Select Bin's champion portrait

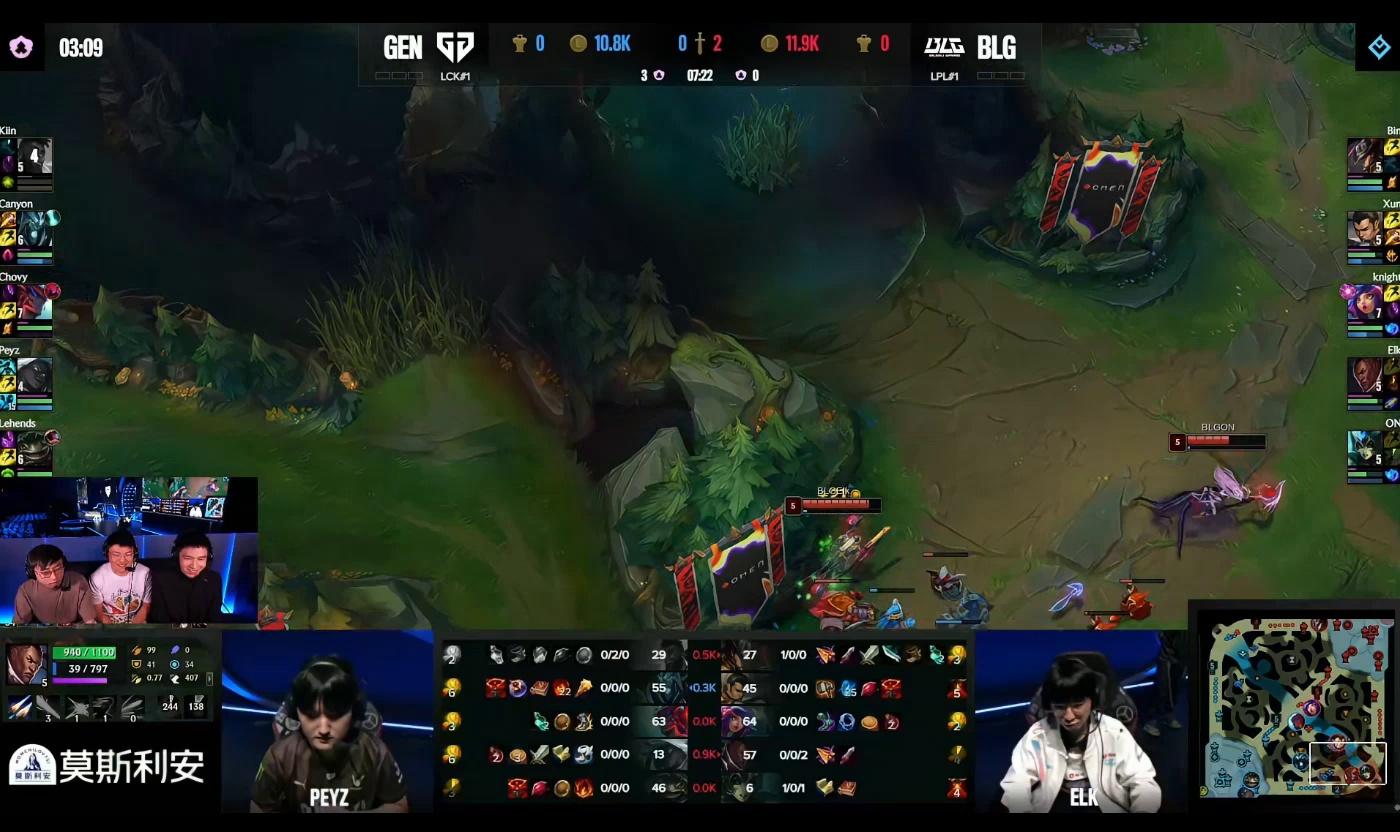[1364, 156]
